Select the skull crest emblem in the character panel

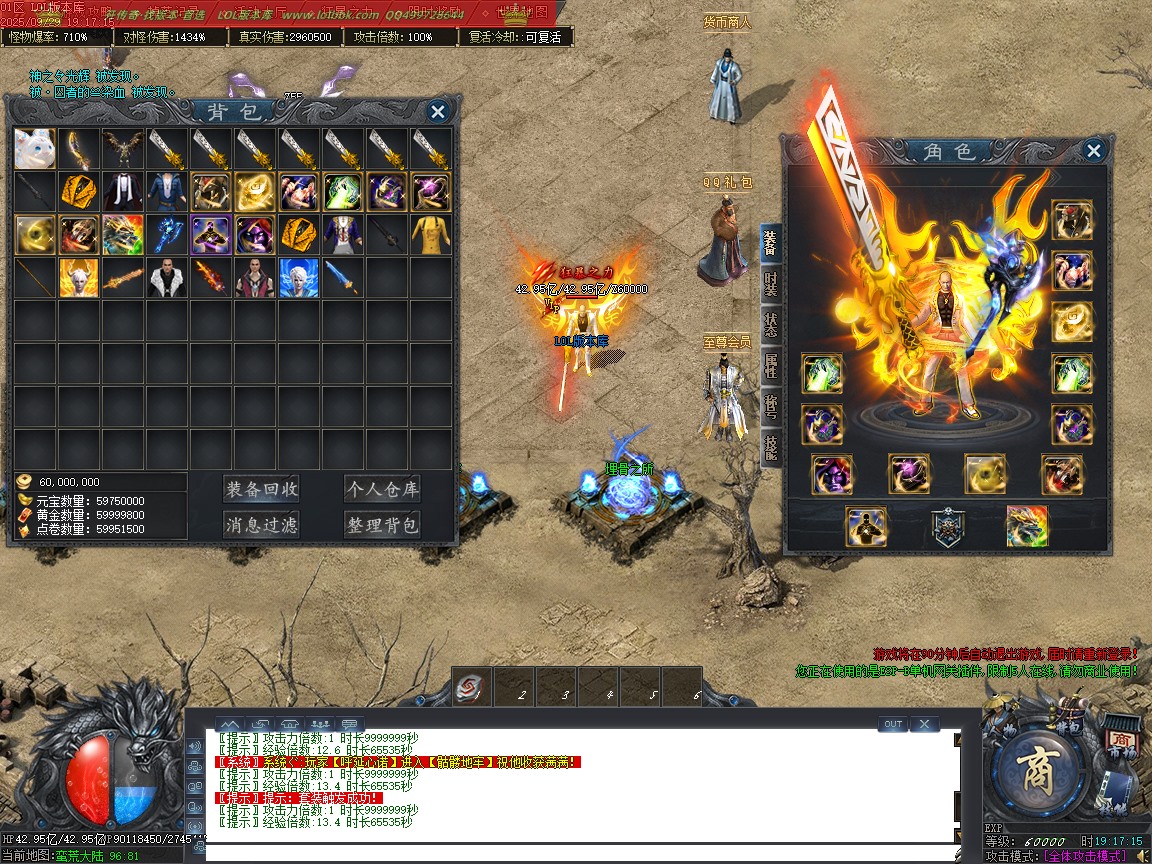point(948,526)
